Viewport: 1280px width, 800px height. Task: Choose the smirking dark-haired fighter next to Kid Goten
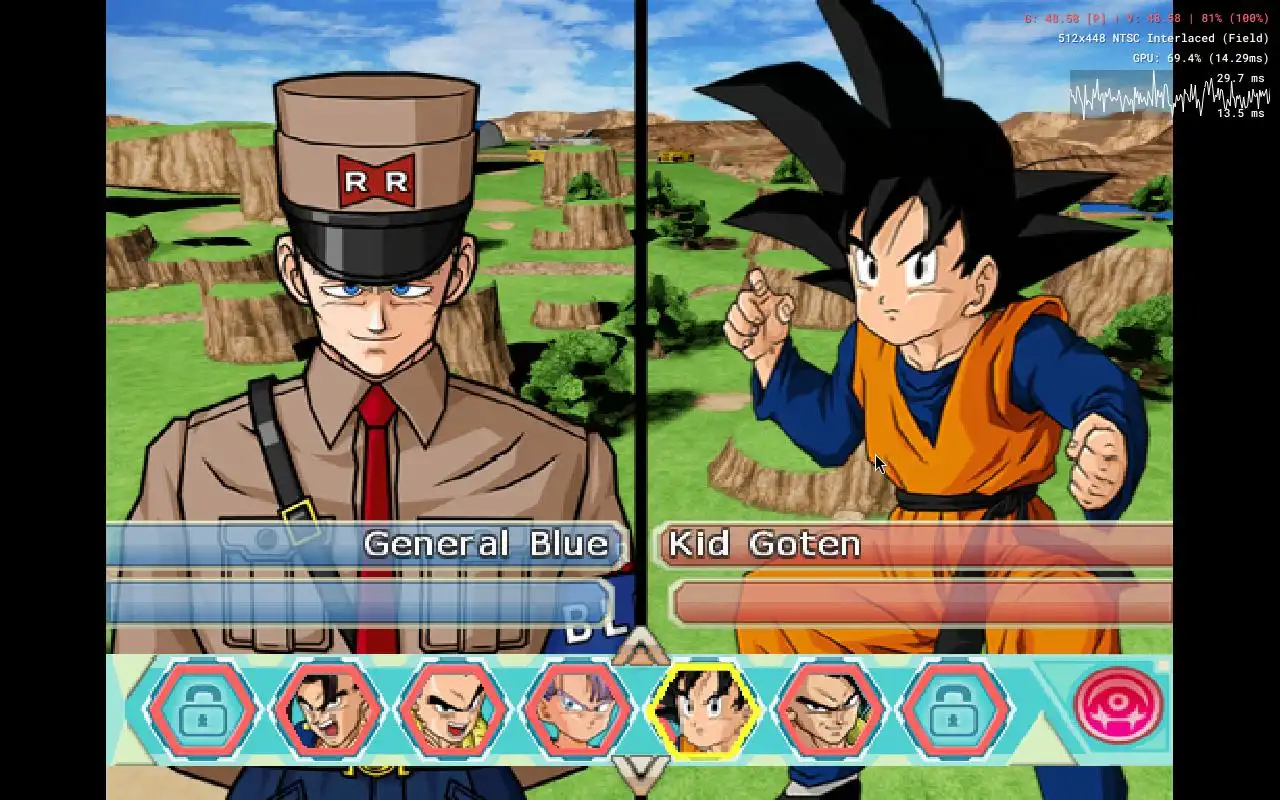829,710
